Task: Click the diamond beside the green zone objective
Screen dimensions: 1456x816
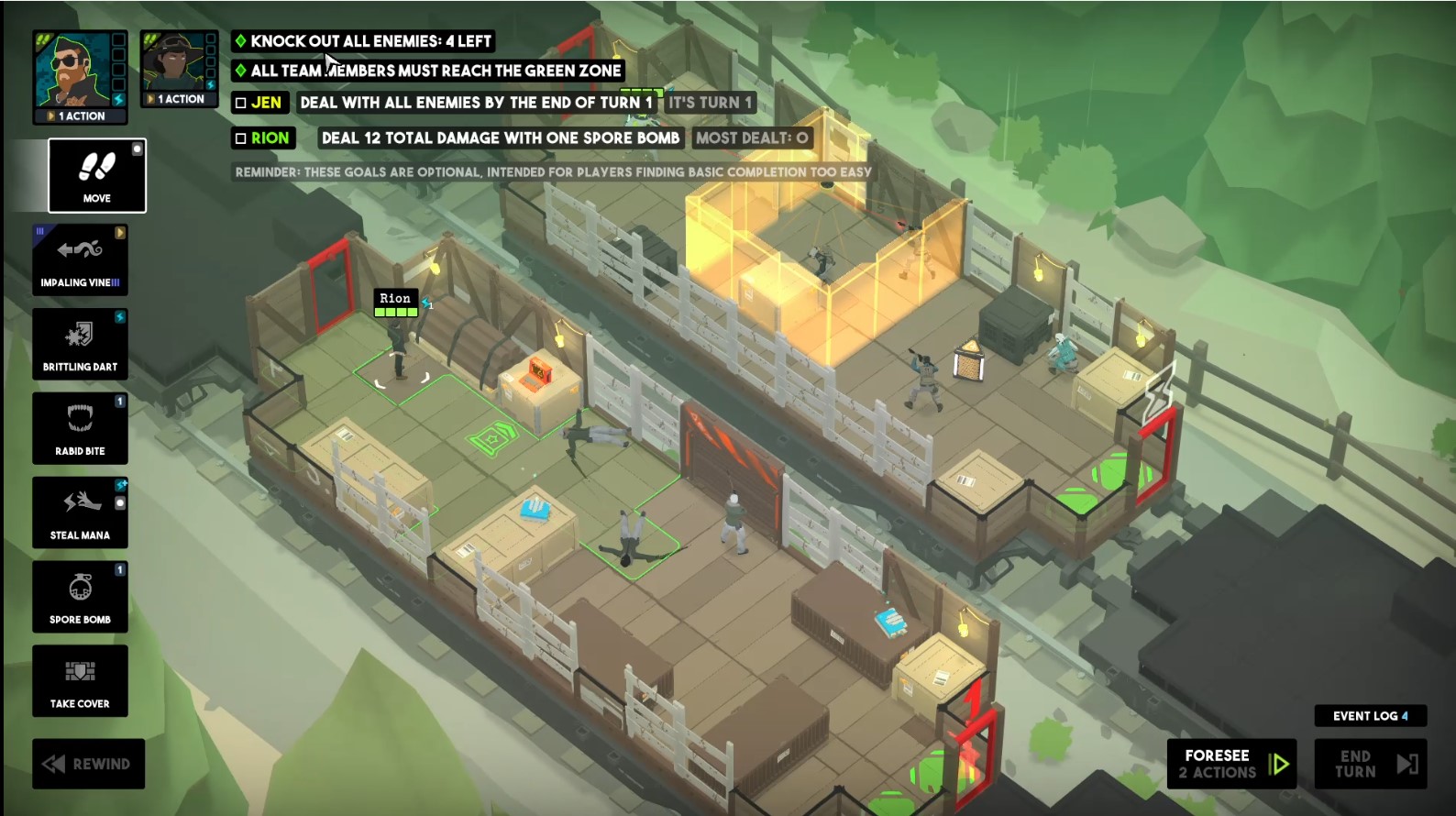Action: [x=243, y=70]
